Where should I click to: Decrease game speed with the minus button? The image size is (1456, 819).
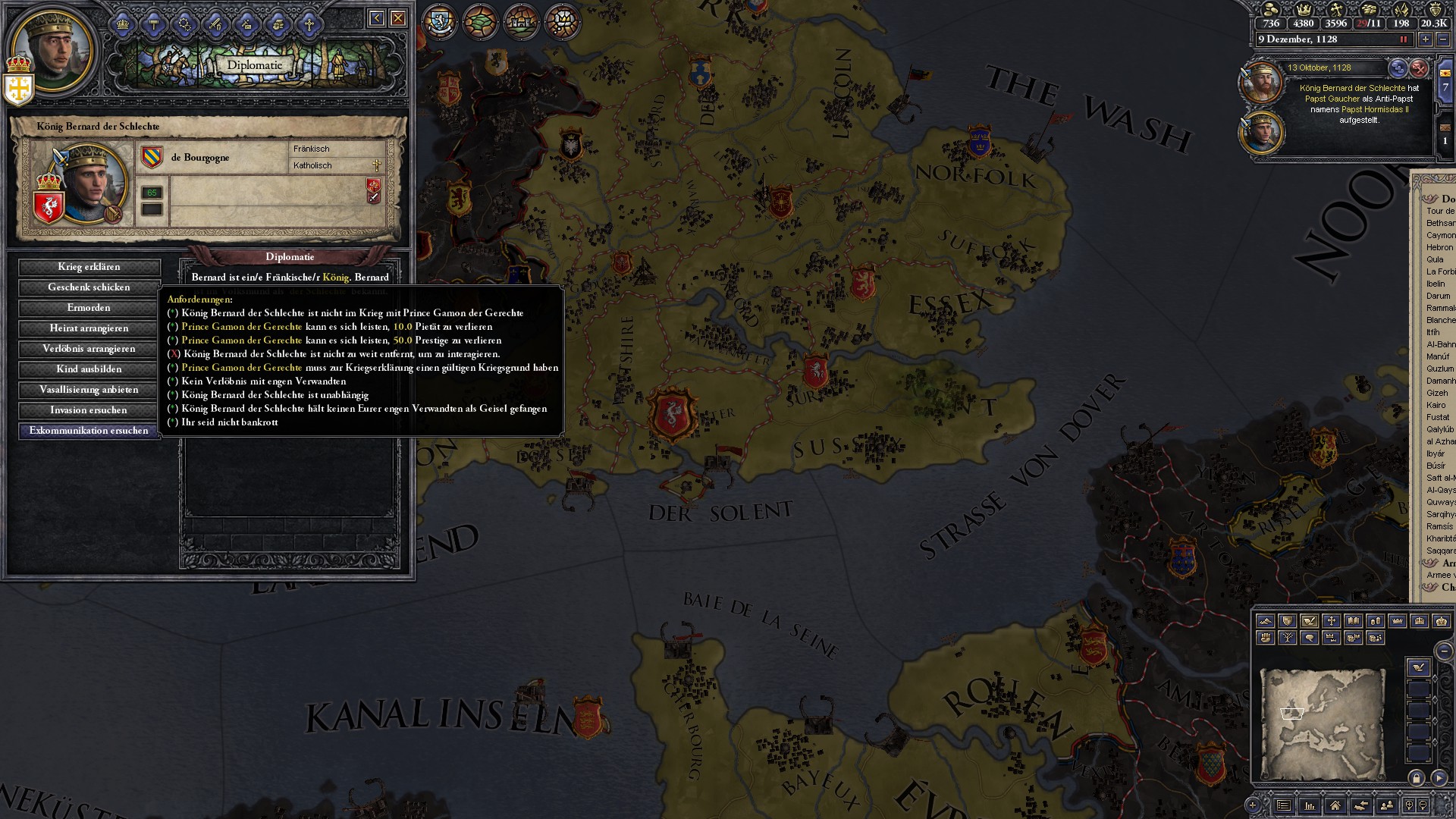coord(1443,39)
